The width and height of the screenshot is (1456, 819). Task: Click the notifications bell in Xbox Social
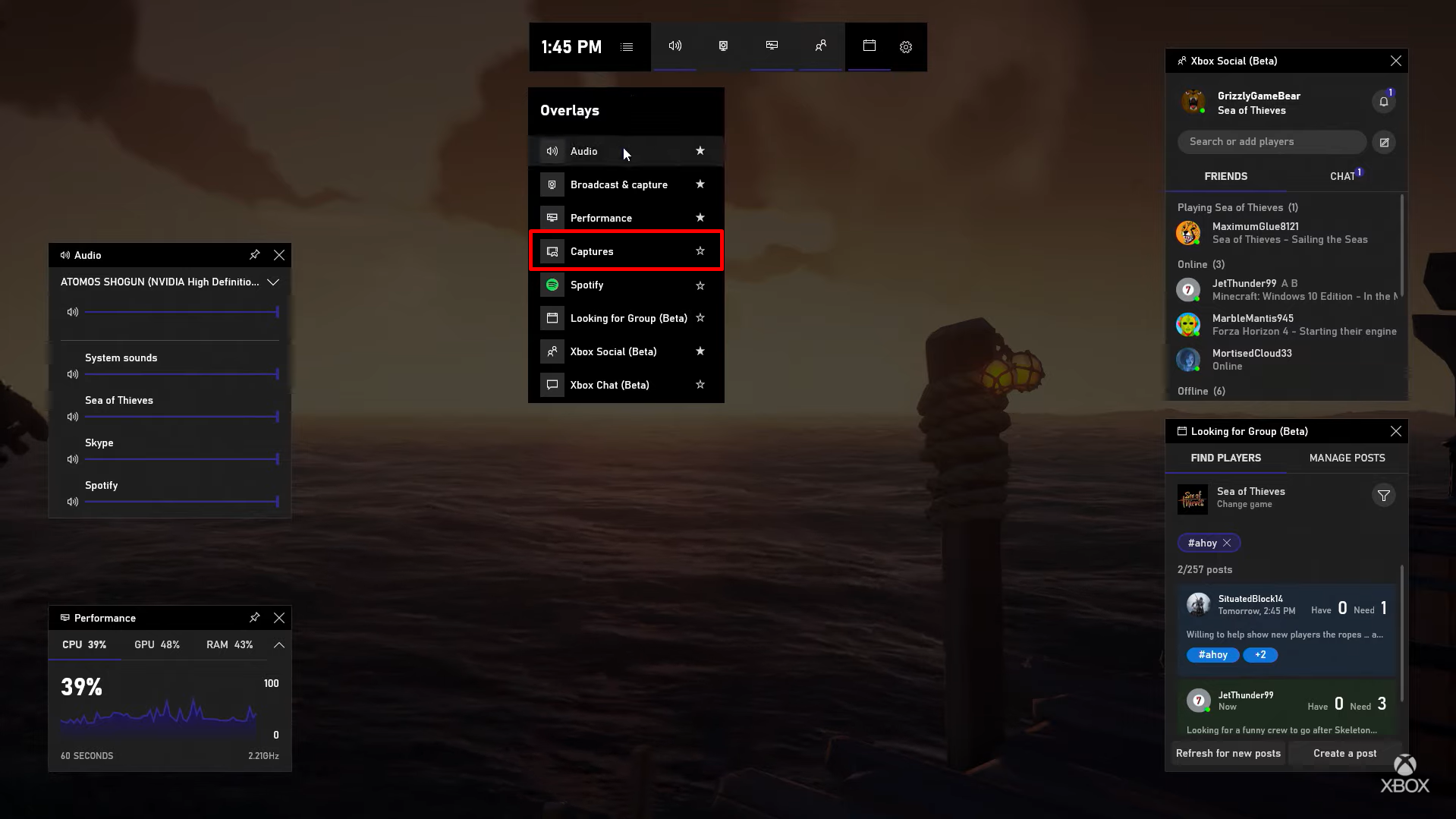point(1382,100)
